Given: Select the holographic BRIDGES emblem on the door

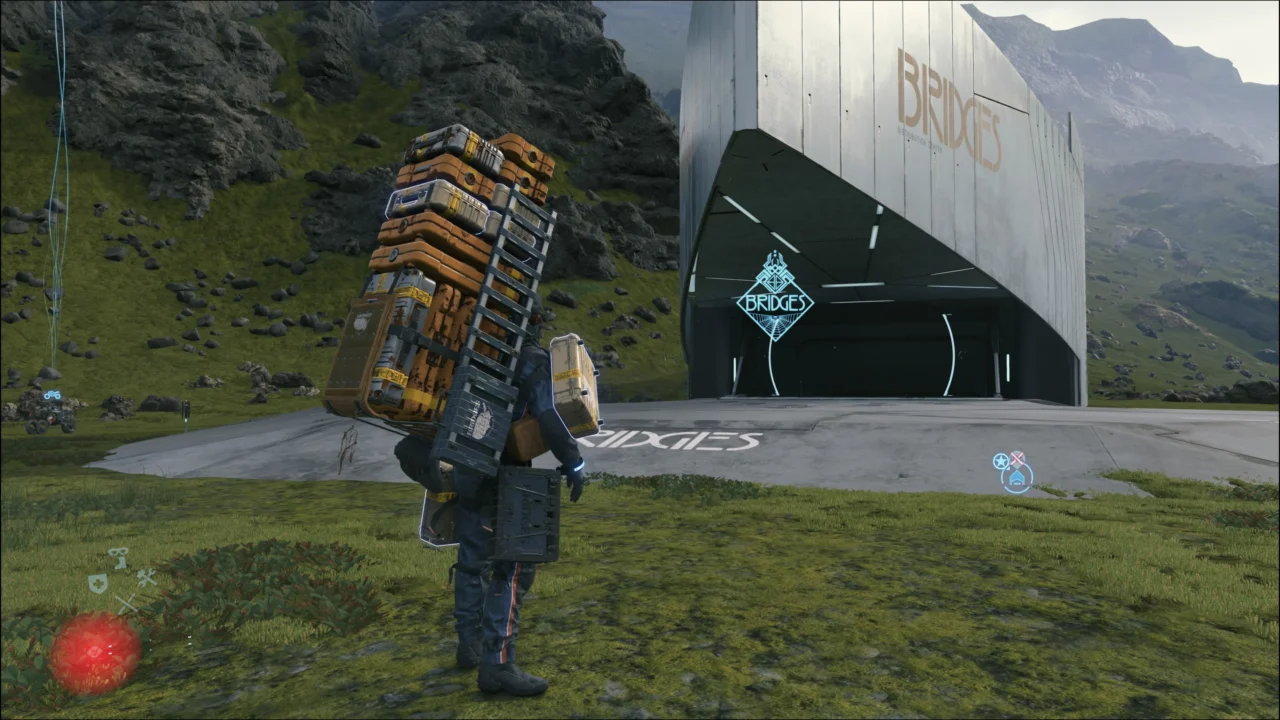Looking at the screenshot, I should 776,298.
